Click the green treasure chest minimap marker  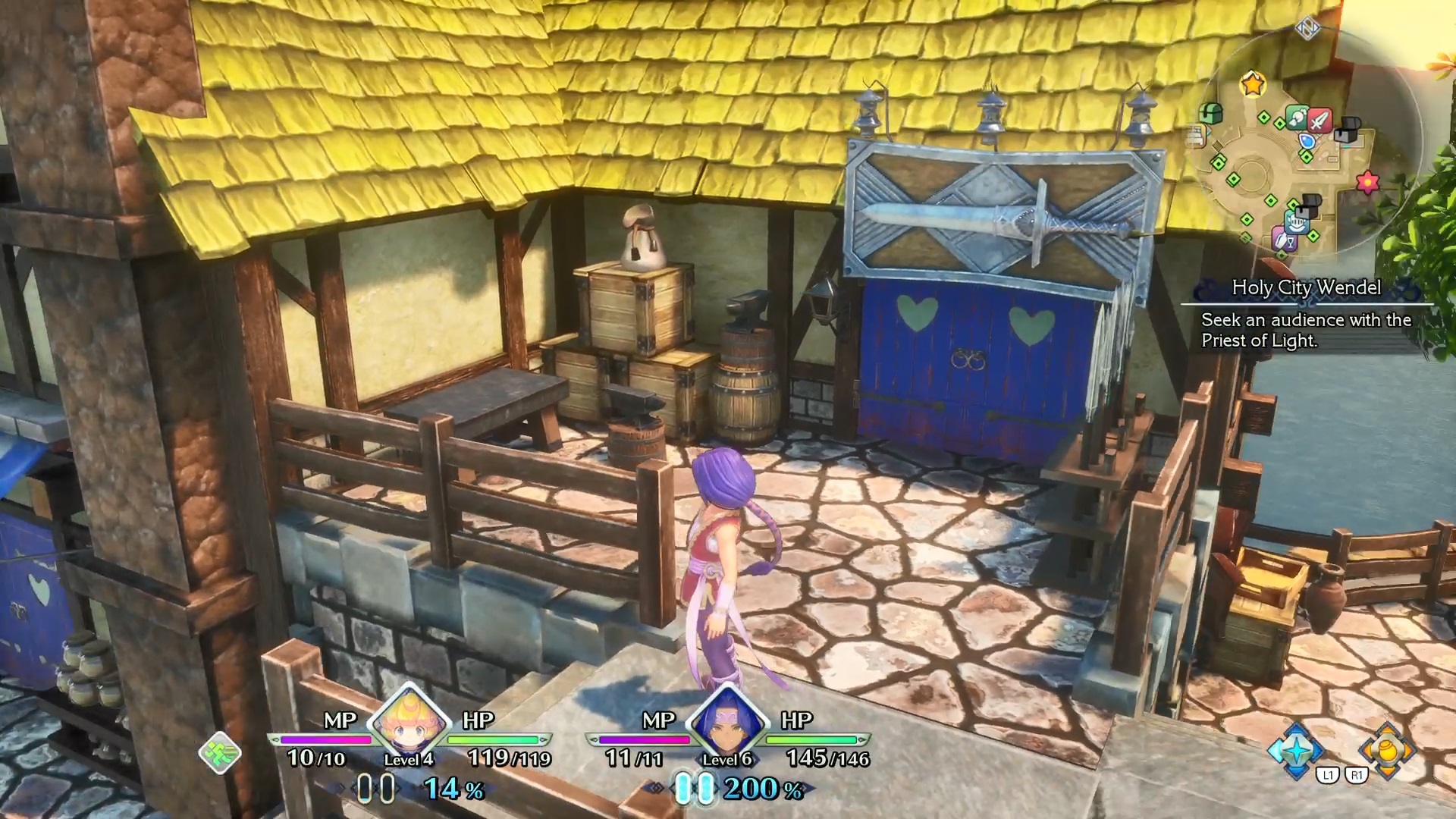[x=1210, y=114]
